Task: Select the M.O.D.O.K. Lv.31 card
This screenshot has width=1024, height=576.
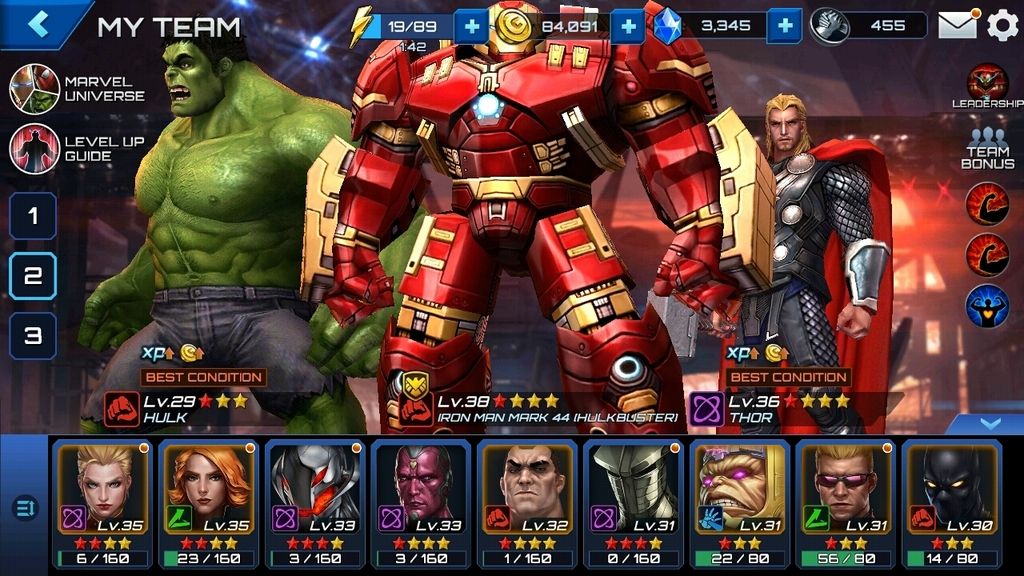Action: coord(739,502)
